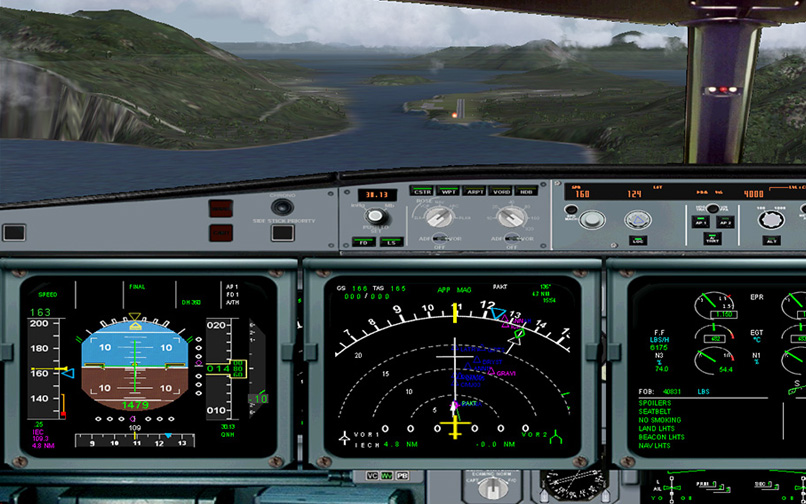Enable the ARPT airports button

475,191
